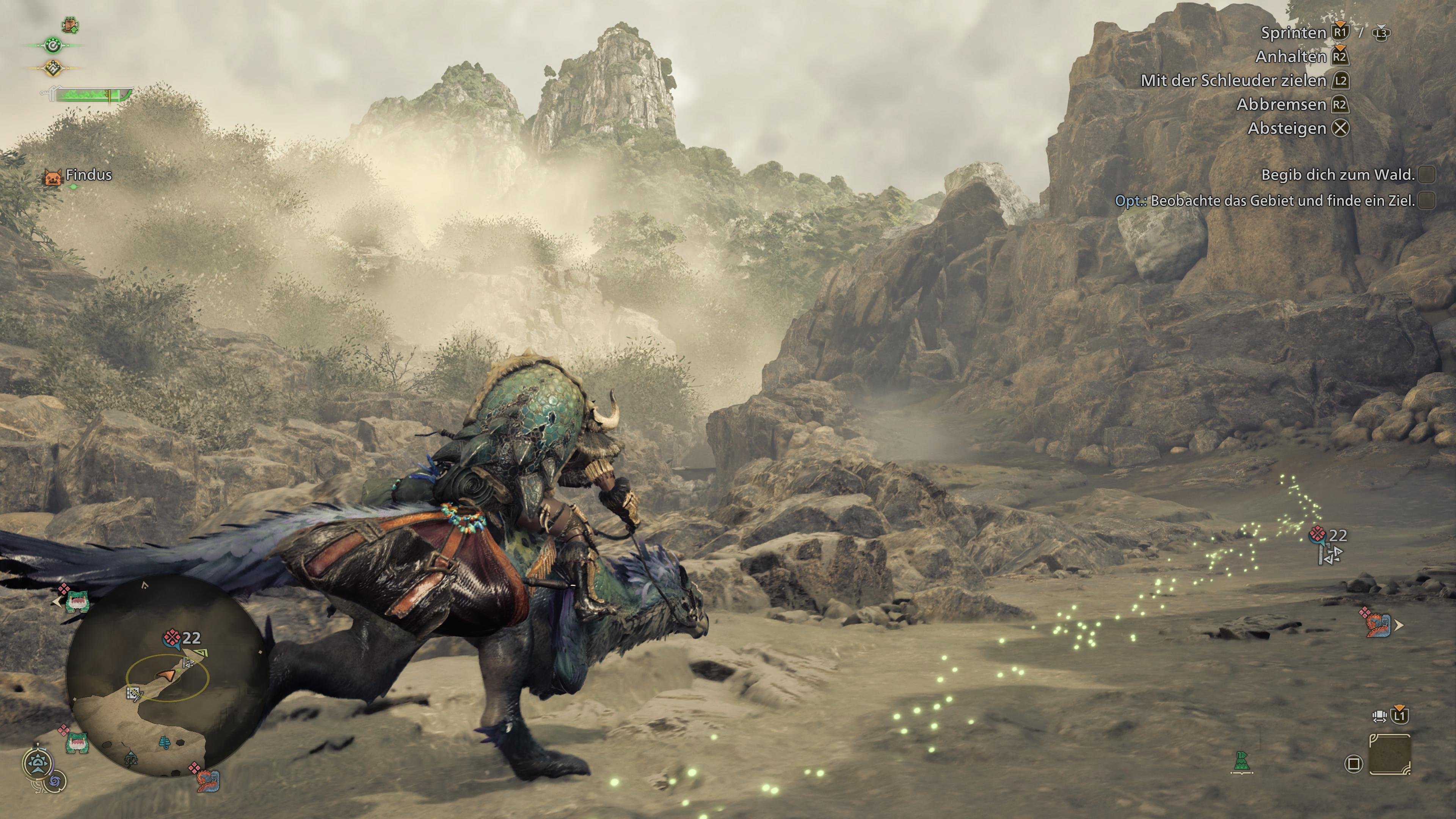
Task: Click the player arrow on the minimap
Action: click(x=167, y=675)
